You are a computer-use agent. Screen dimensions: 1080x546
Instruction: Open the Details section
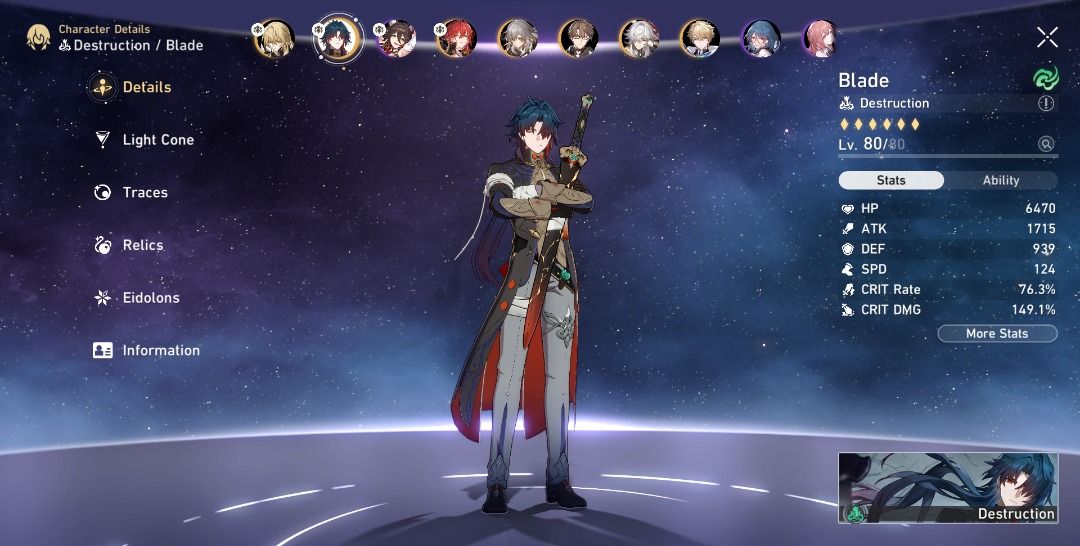(145, 88)
